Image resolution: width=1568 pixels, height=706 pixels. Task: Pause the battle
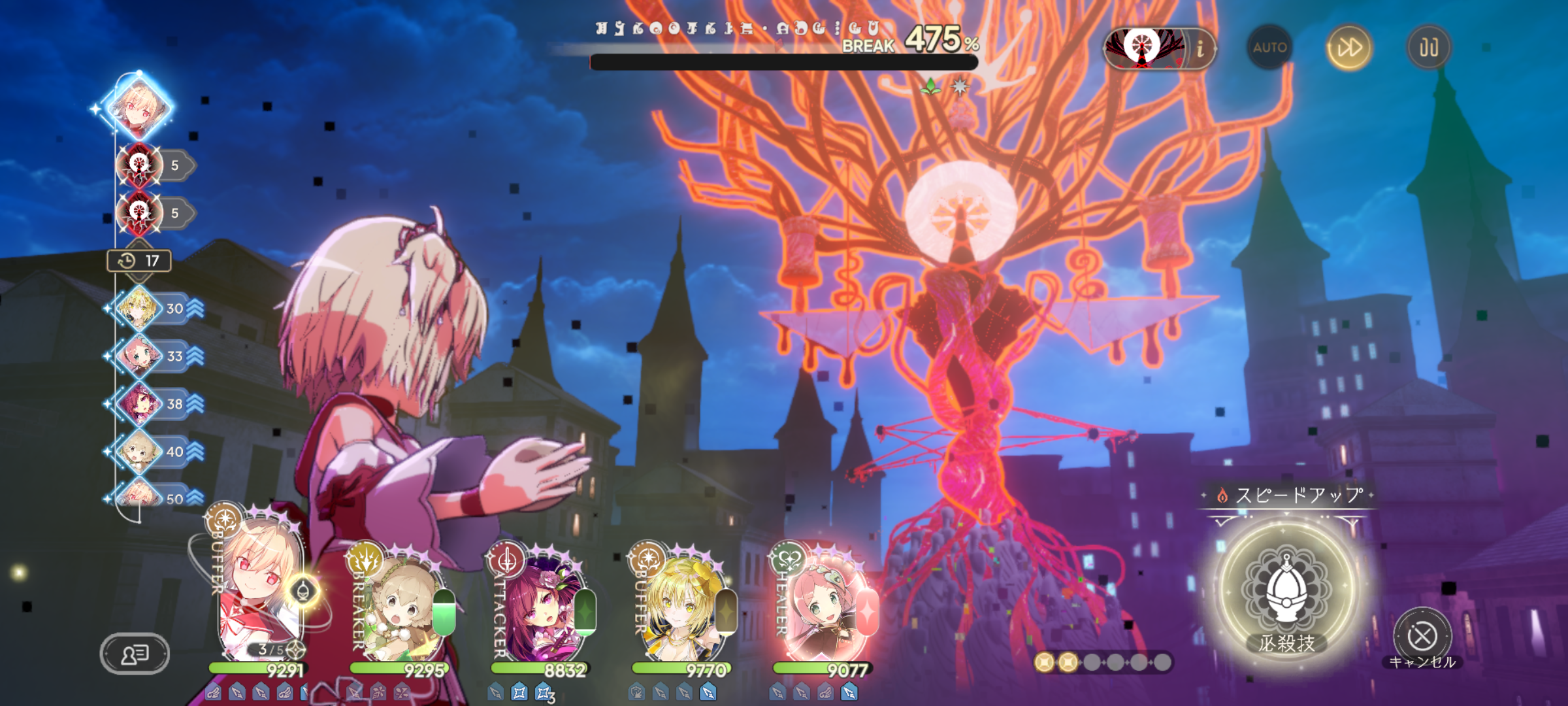(x=1428, y=47)
